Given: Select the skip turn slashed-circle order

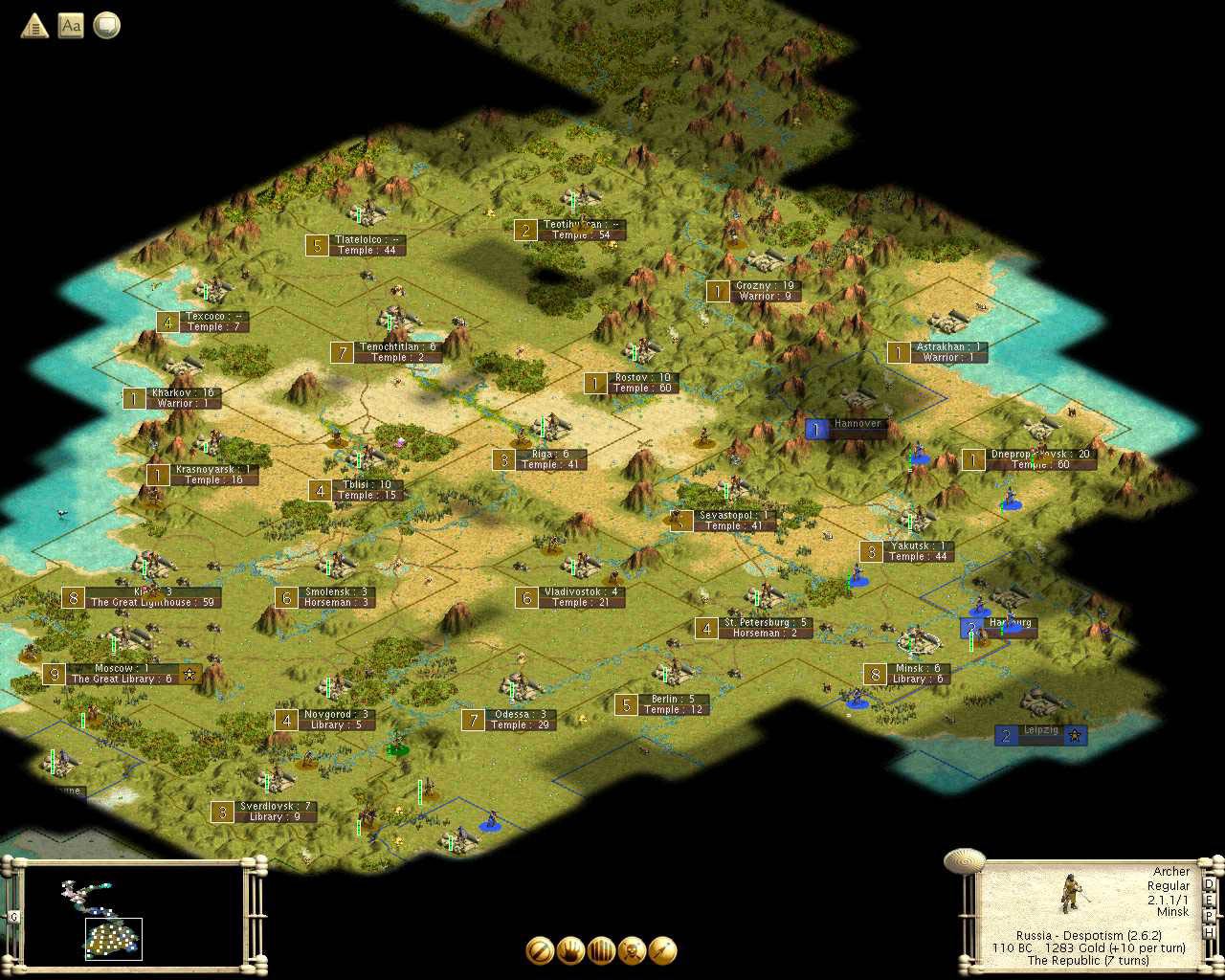Looking at the screenshot, I should pyautogui.click(x=540, y=950).
